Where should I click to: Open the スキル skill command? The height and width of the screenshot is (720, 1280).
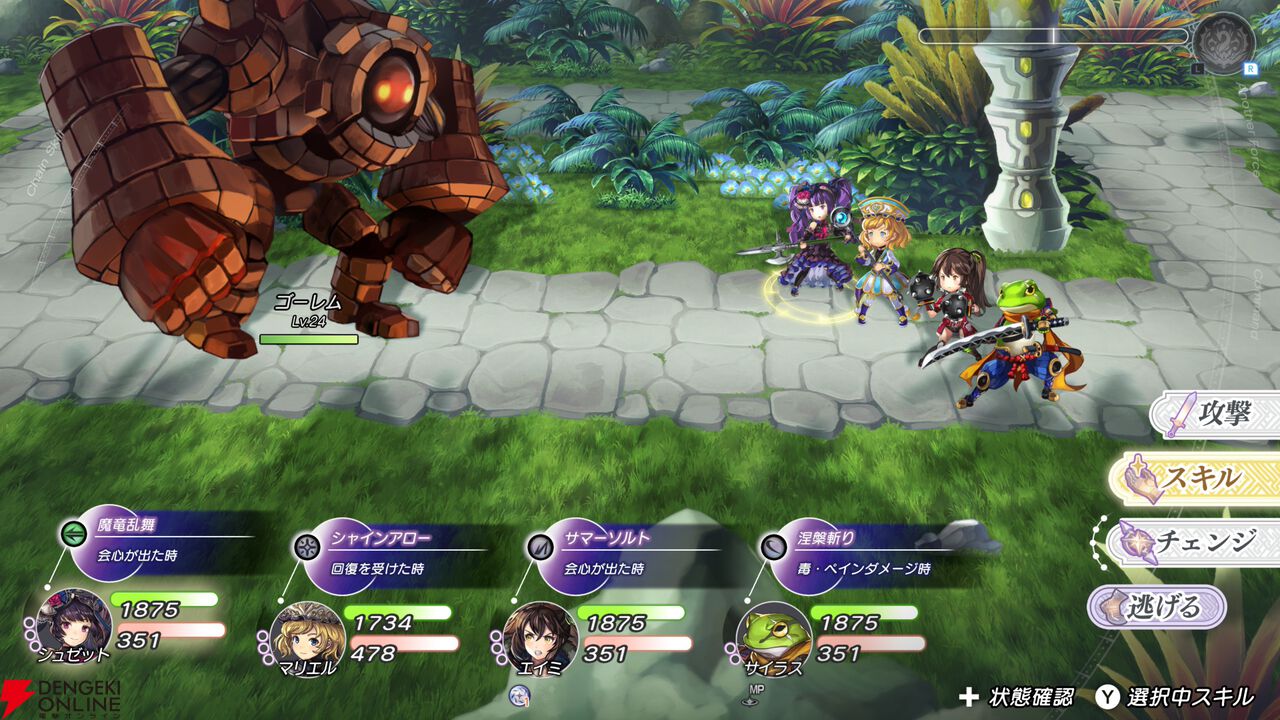[1196, 479]
